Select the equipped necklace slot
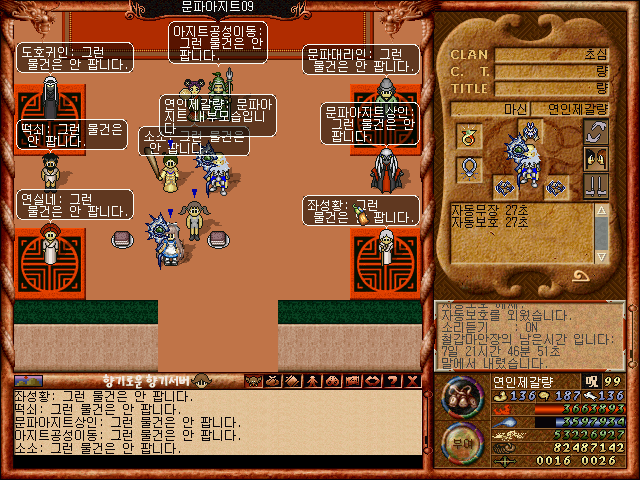The height and width of the screenshot is (480, 640). tap(468, 167)
